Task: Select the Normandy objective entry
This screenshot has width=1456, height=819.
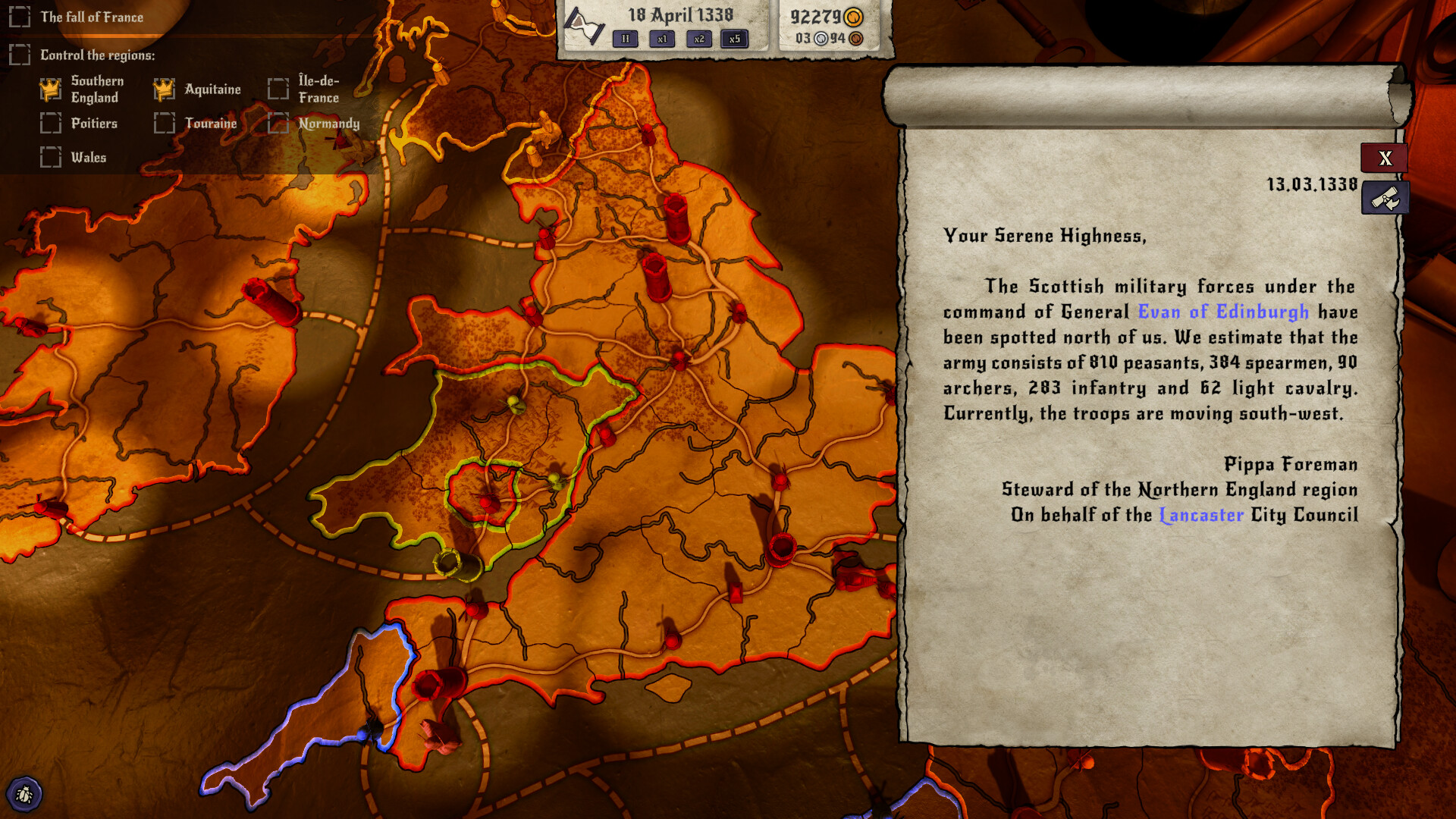Action: coord(328,123)
